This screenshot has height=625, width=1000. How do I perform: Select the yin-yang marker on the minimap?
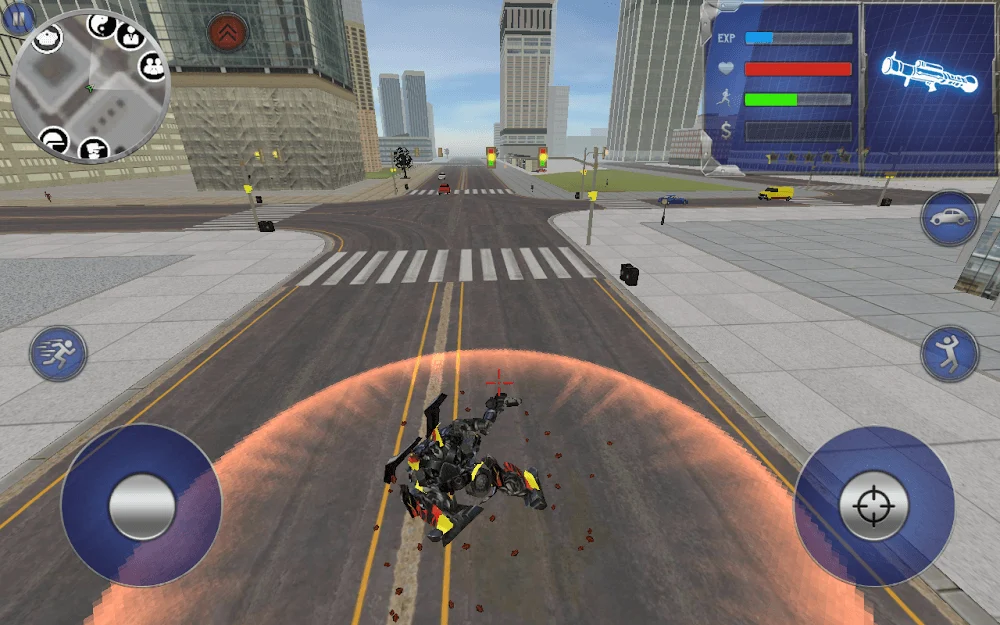tap(102, 24)
